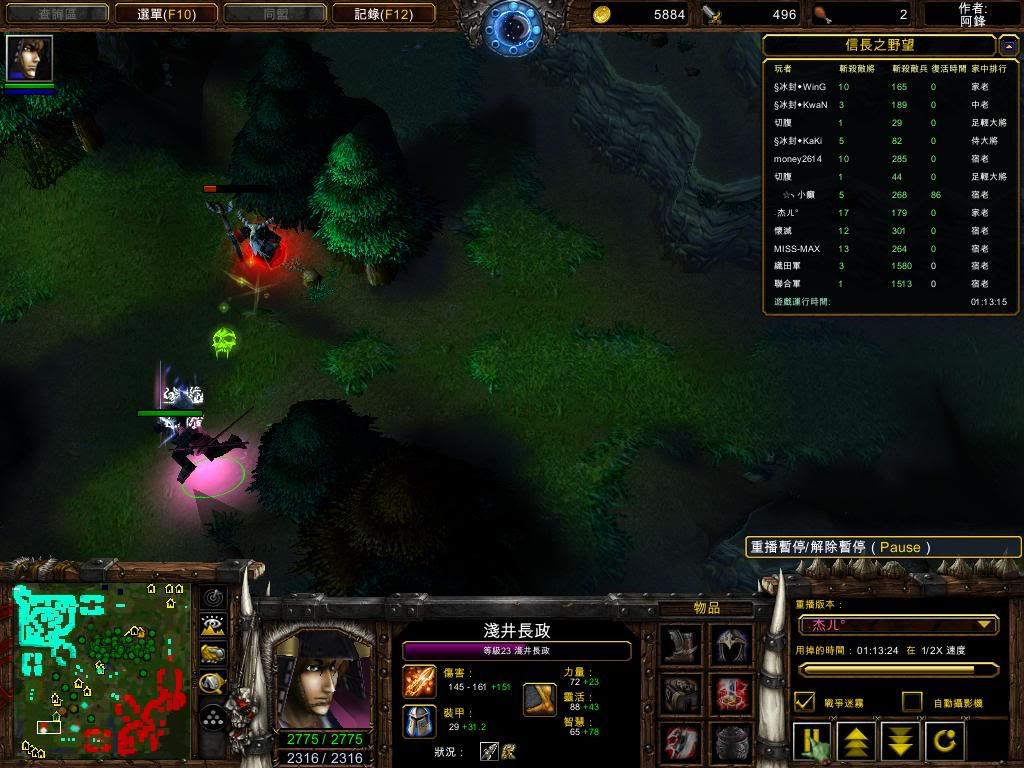
Task: Pause the replay playback
Action: [812, 742]
